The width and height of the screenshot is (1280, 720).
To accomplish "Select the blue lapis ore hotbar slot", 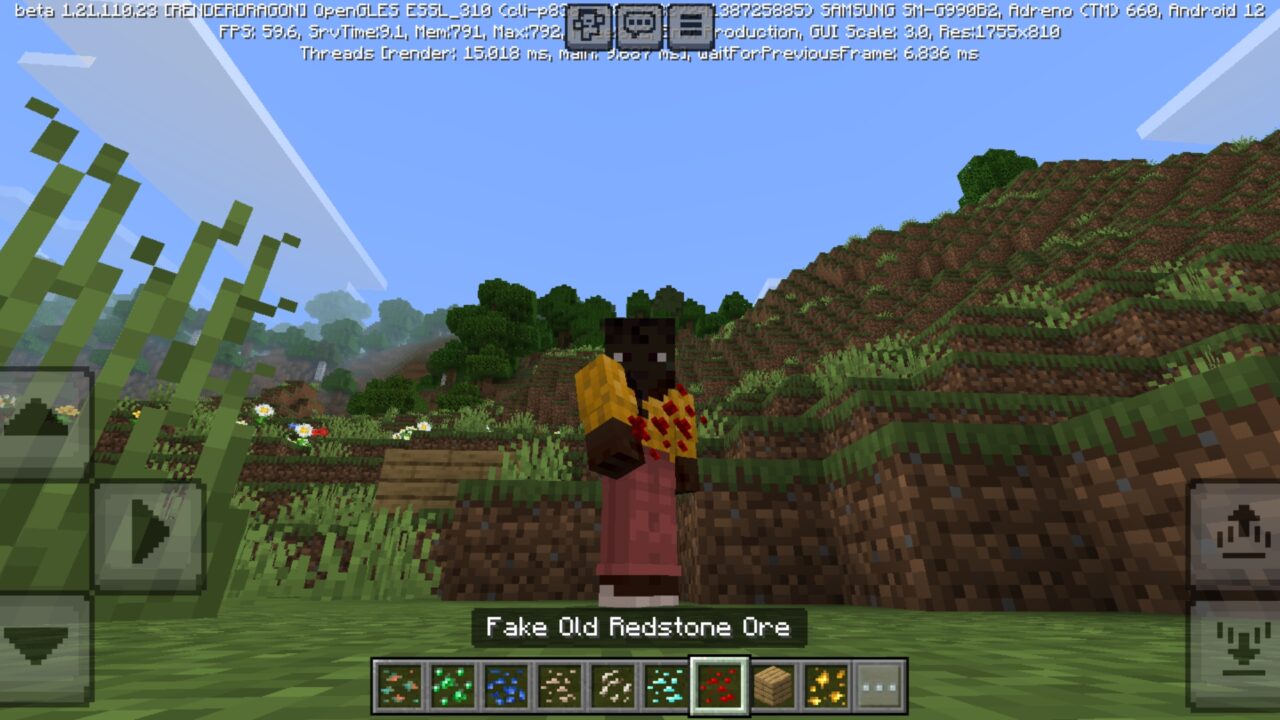I will tap(505, 685).
